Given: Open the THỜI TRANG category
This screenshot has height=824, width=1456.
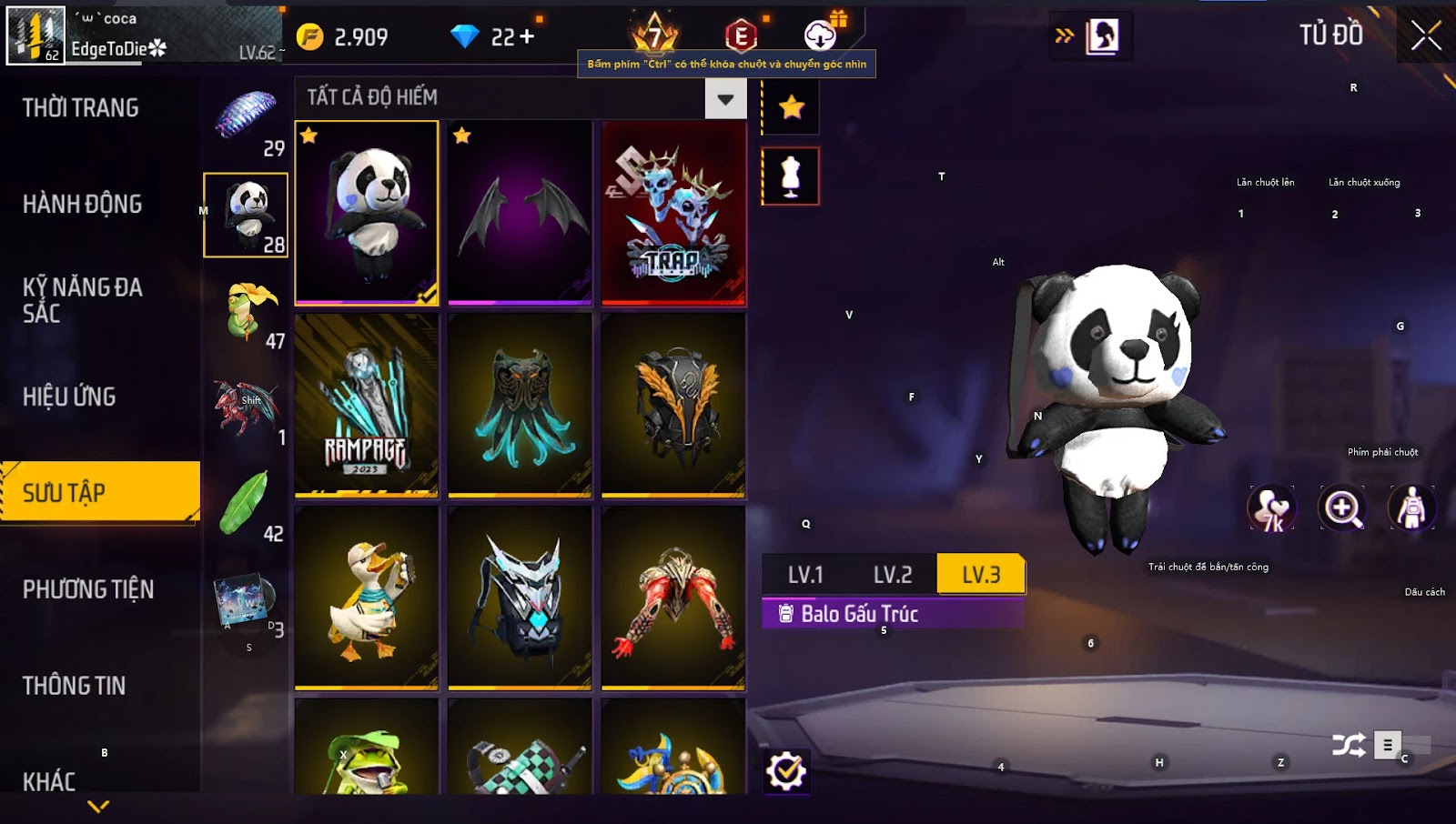Looking at the screenshot, I should pyautogui.click(x=81, y=108).
